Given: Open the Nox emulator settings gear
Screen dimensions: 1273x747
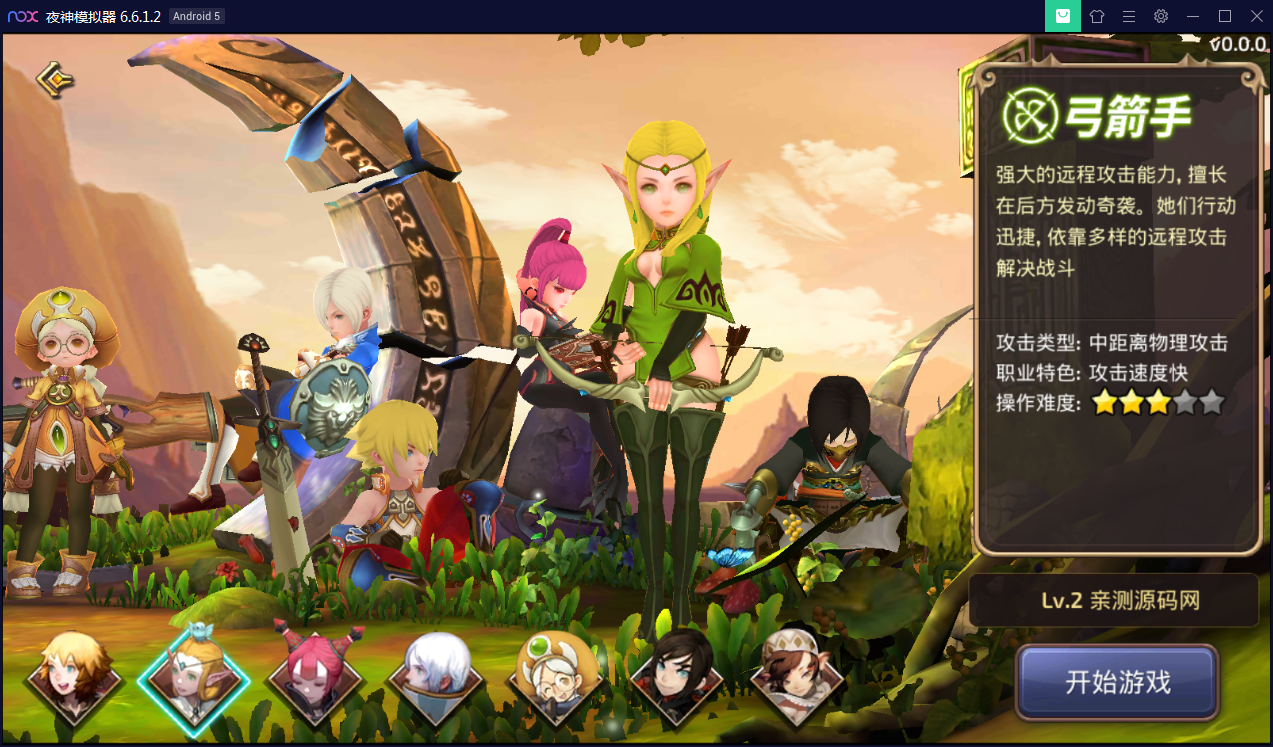Looking at the screenshot, I should click(x=1161, y=16).
